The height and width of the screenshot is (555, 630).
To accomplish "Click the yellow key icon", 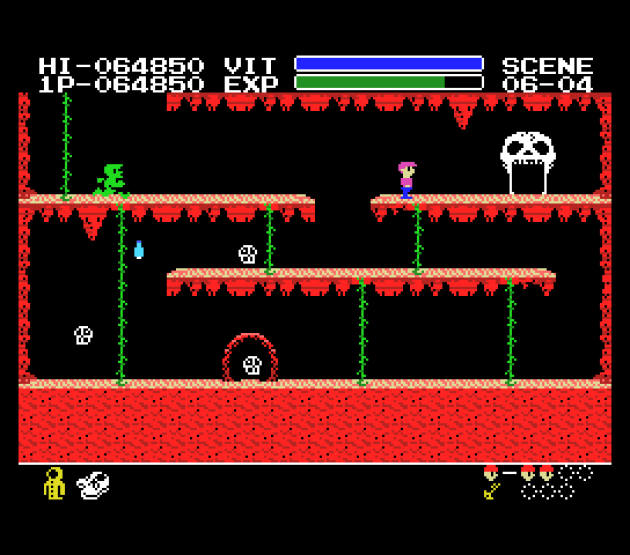I will pos(492,490).
